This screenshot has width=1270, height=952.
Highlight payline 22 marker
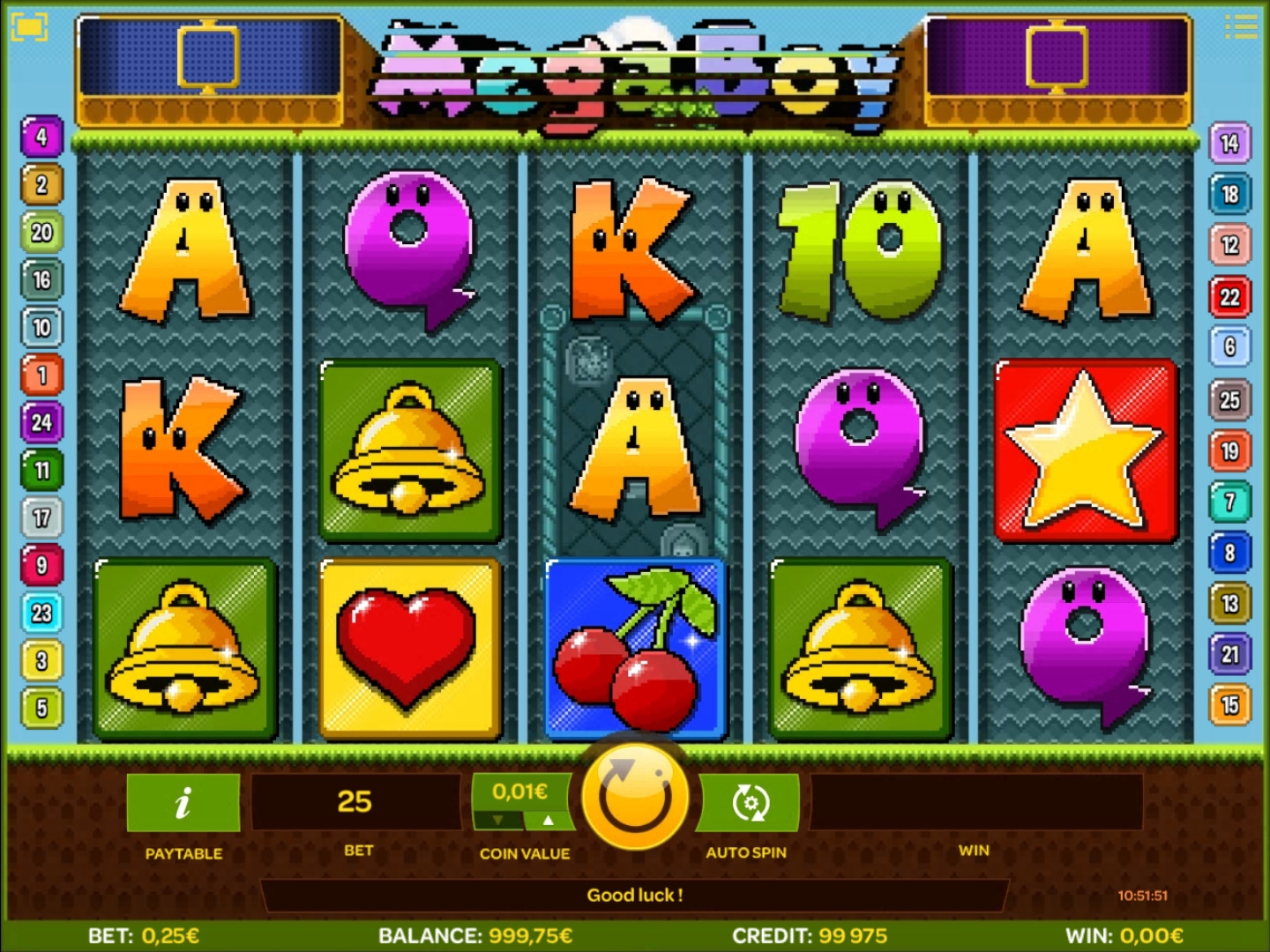(x=1229, y=297)
